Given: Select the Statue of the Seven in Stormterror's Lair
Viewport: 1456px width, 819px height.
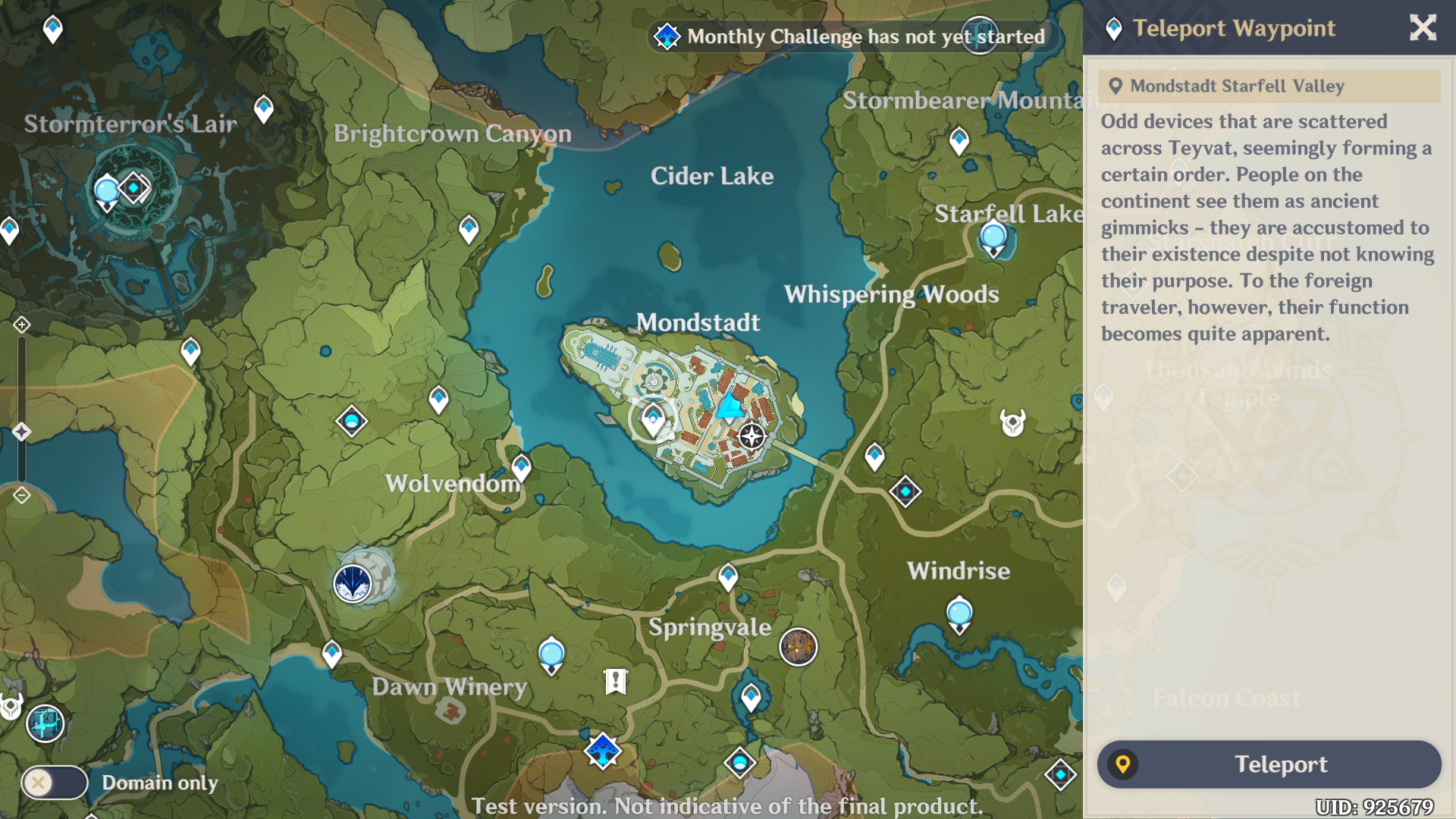Looking at the screenshot, I should 107,191.
